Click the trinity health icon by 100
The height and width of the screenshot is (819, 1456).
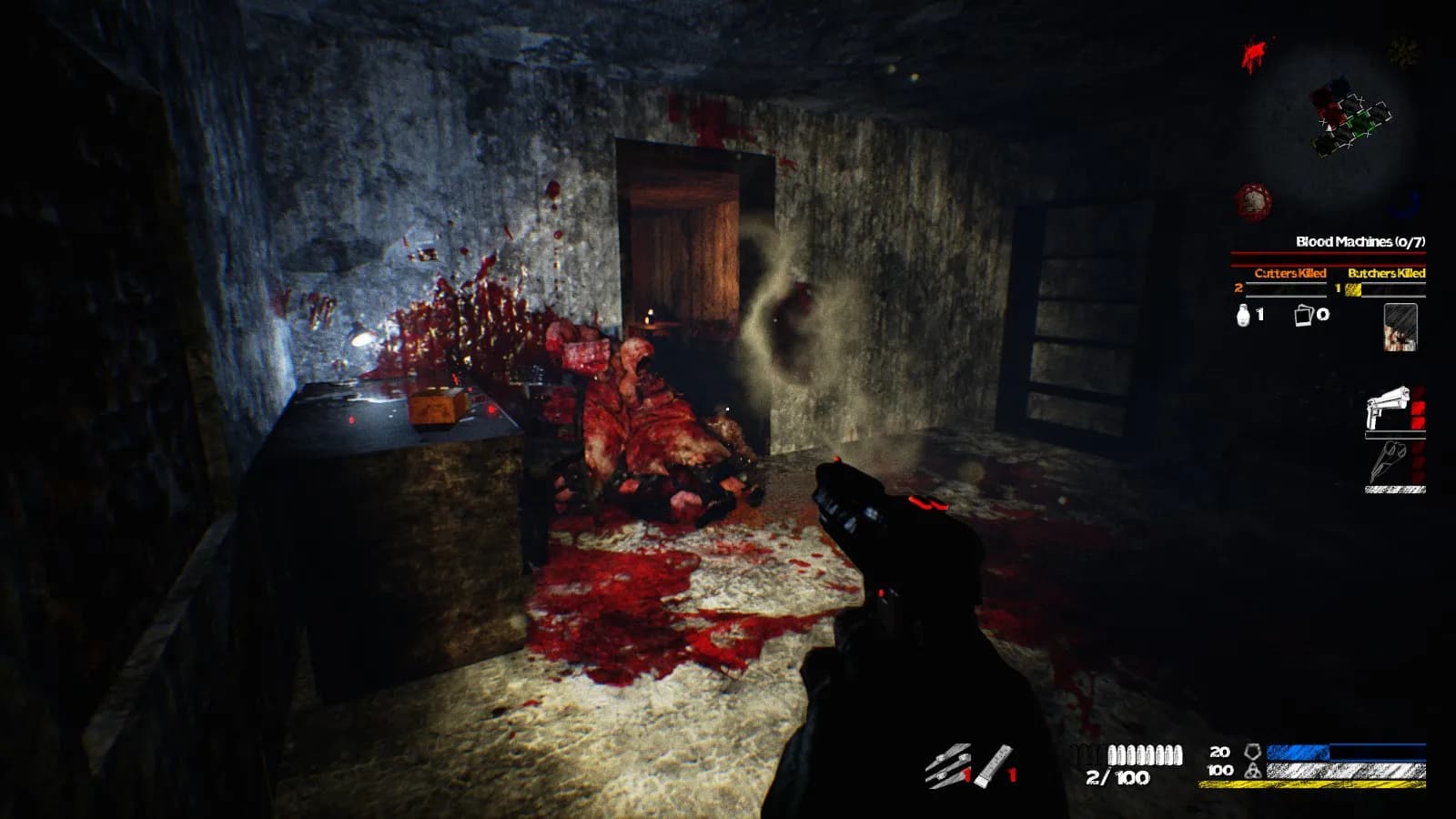pos(1253,770)
